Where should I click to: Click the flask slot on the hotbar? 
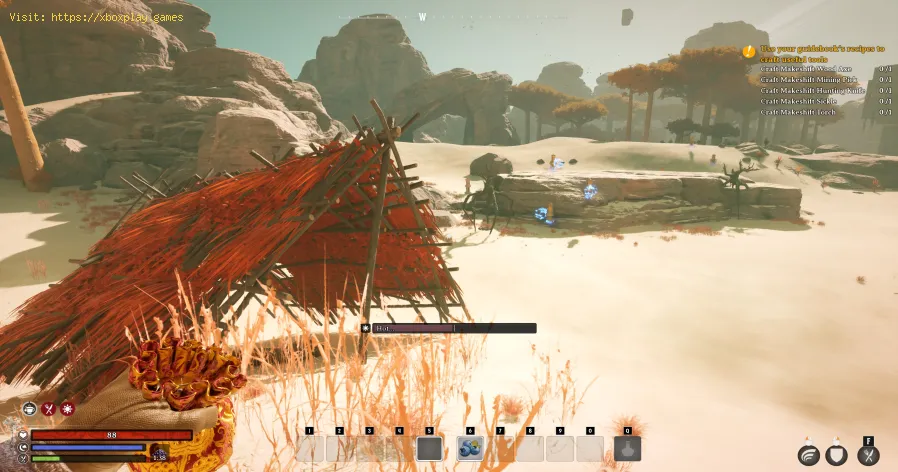(x=627, y=449)
